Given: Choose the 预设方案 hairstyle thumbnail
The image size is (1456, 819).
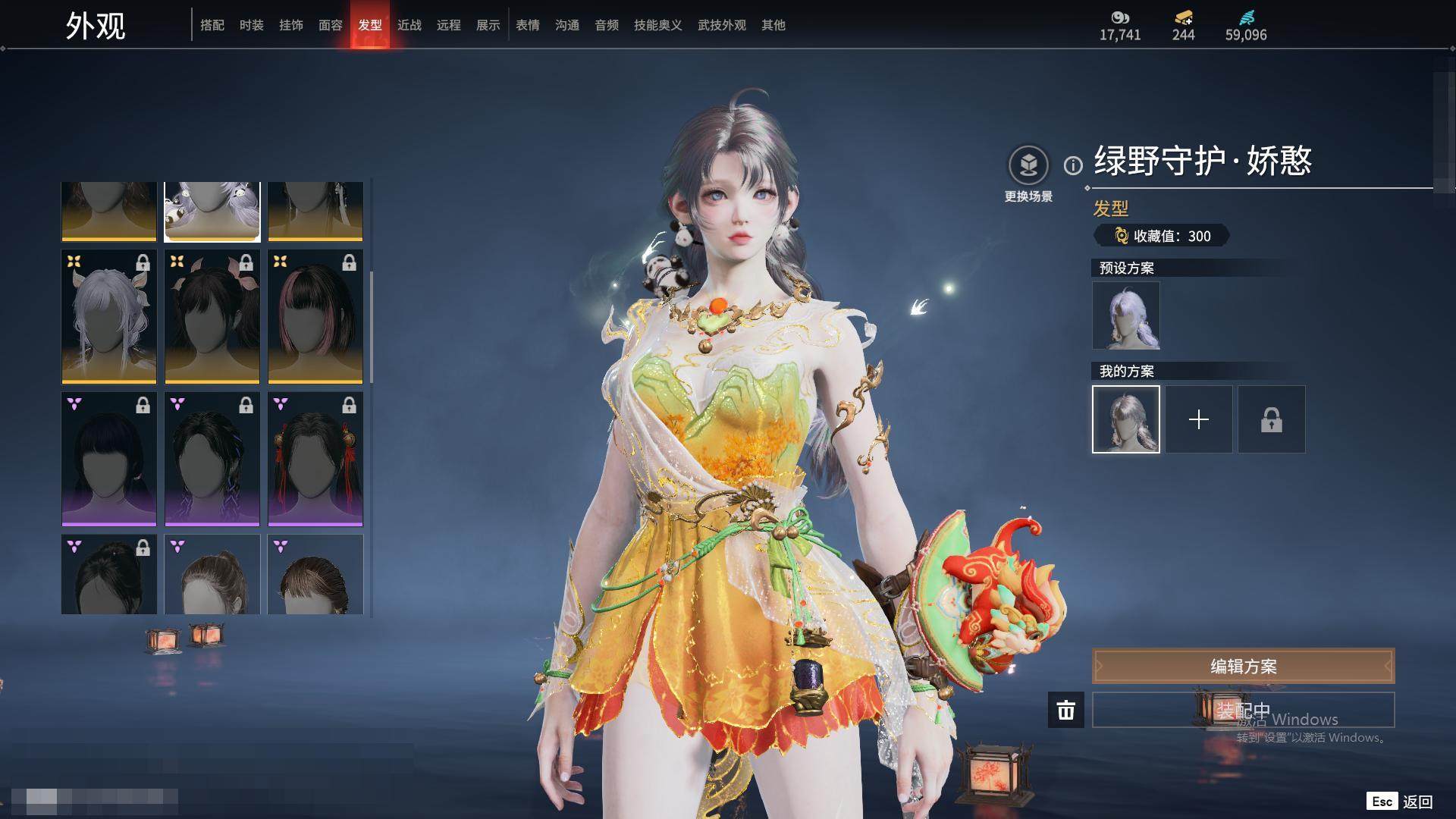Looking at the screenshot, I should pos(1125,315).
